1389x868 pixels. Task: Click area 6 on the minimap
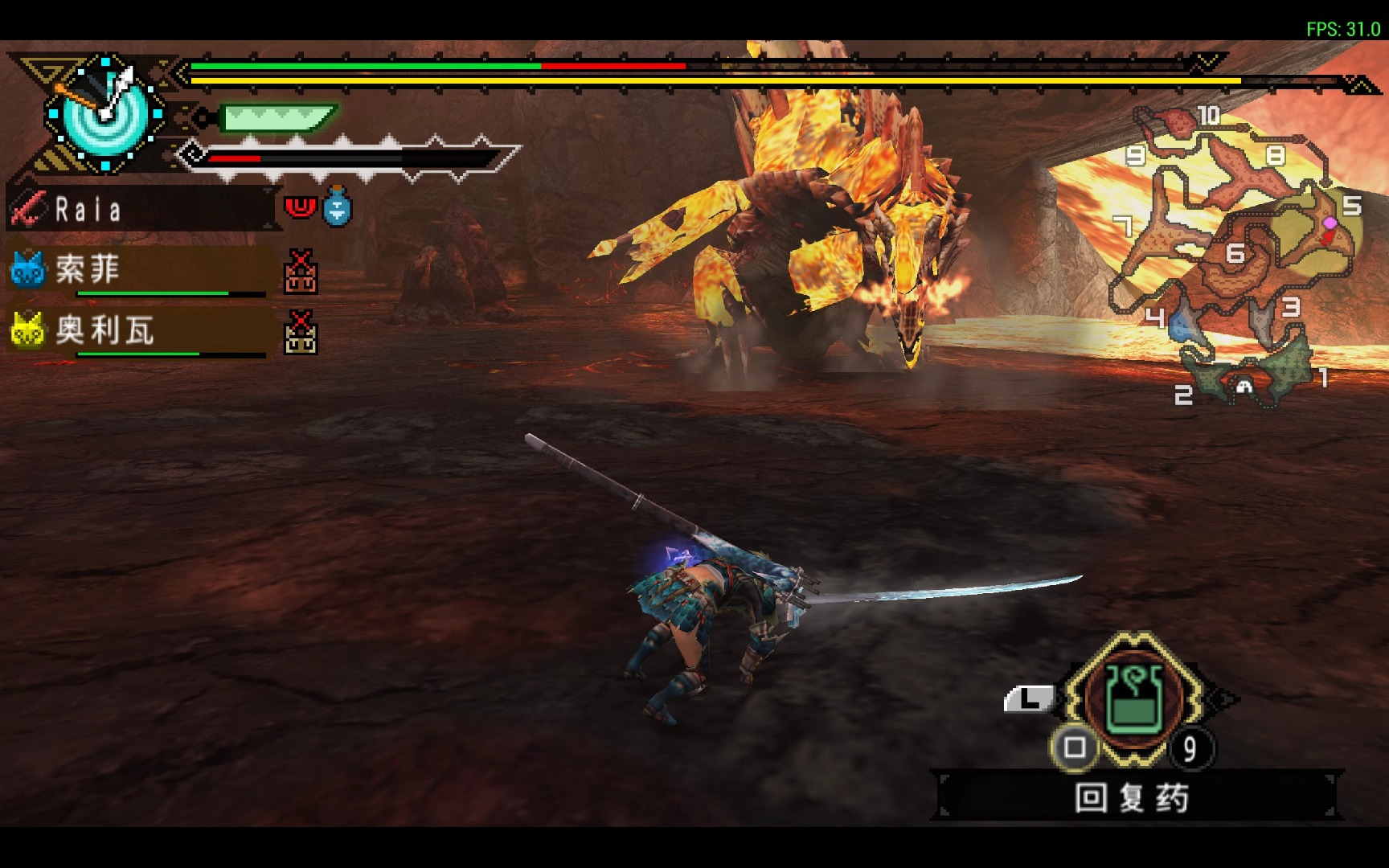[1235, 256]
